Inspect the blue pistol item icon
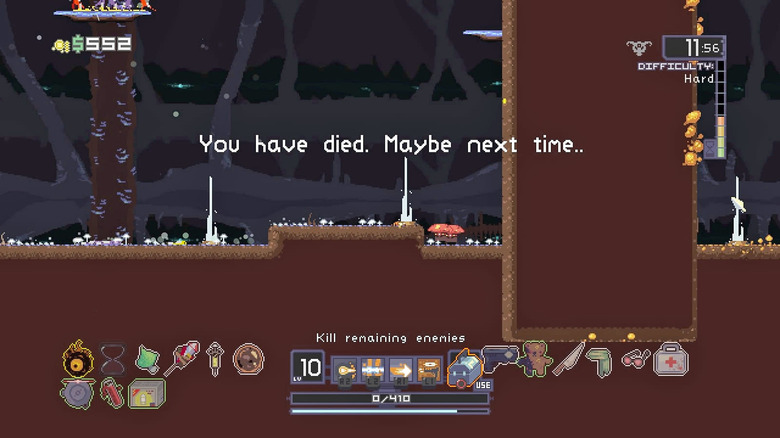The width and height of the screenshot is (780, 438). click(500, 358)
